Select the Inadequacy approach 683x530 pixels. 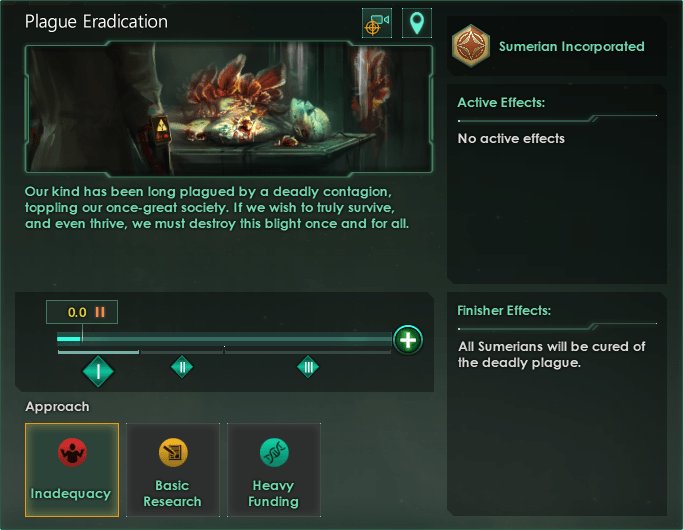72,469
